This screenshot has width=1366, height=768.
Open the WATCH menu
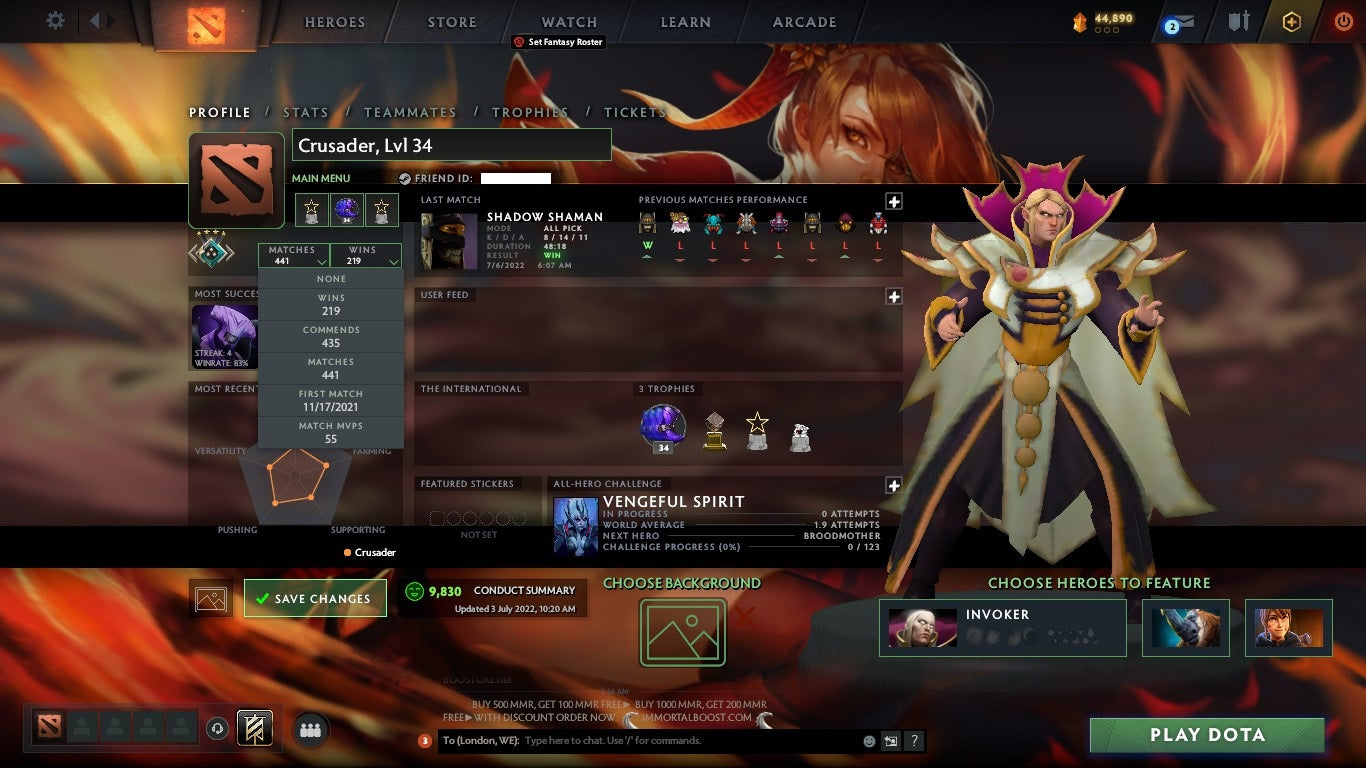568,21
